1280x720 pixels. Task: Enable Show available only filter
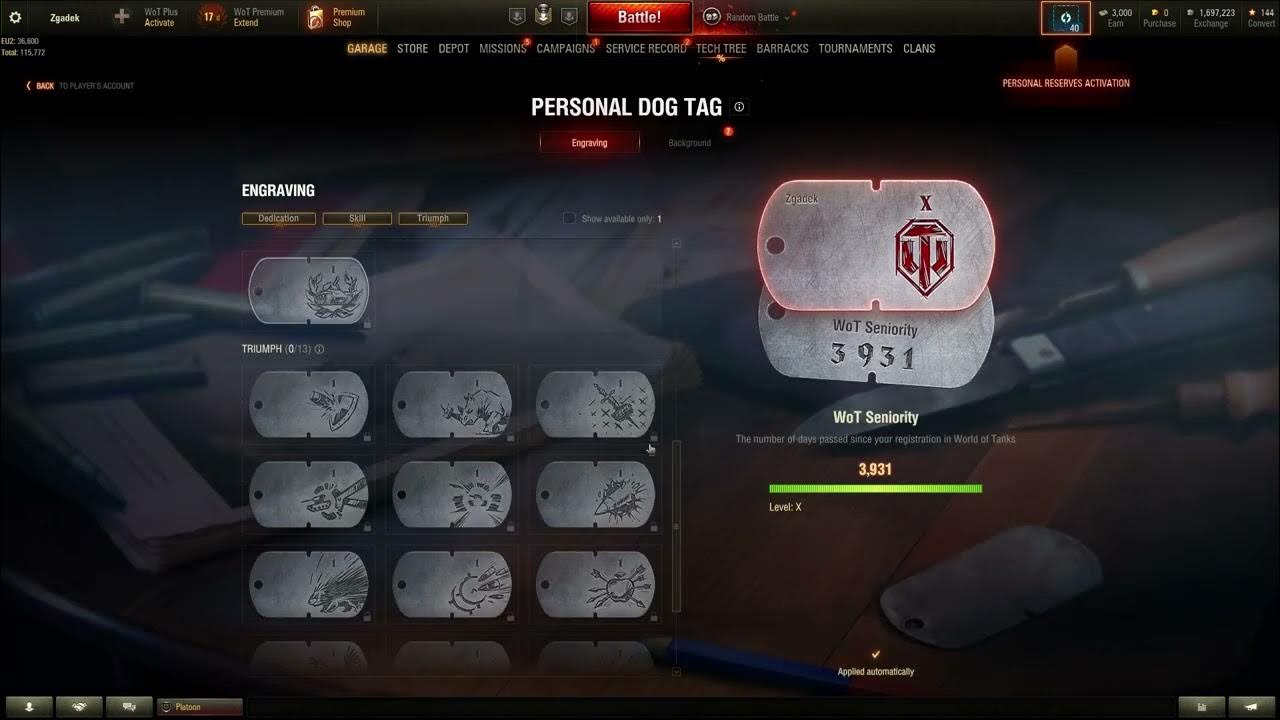tap(569, 217)
